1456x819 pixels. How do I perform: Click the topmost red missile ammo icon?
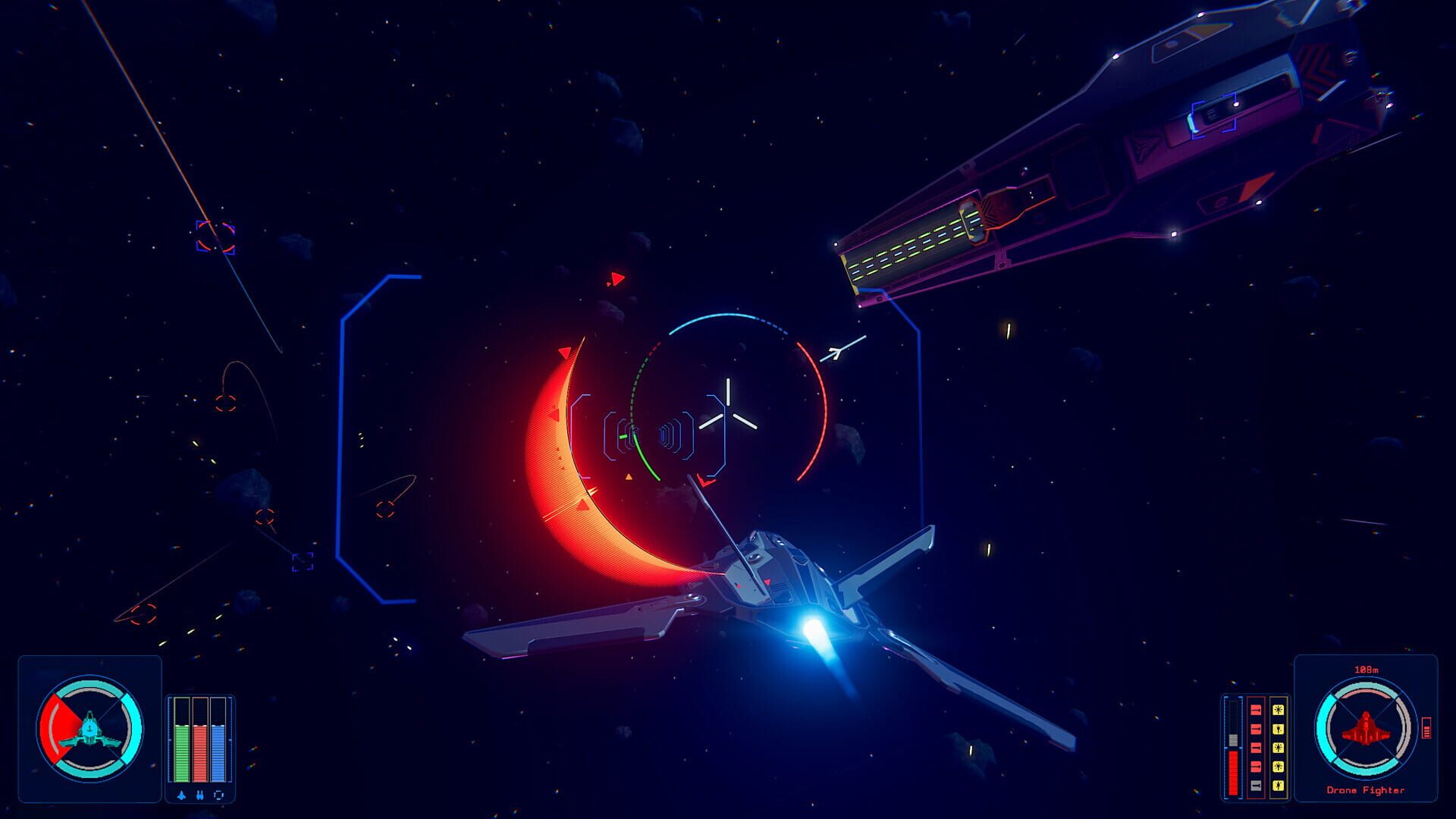pos(1256,711)
